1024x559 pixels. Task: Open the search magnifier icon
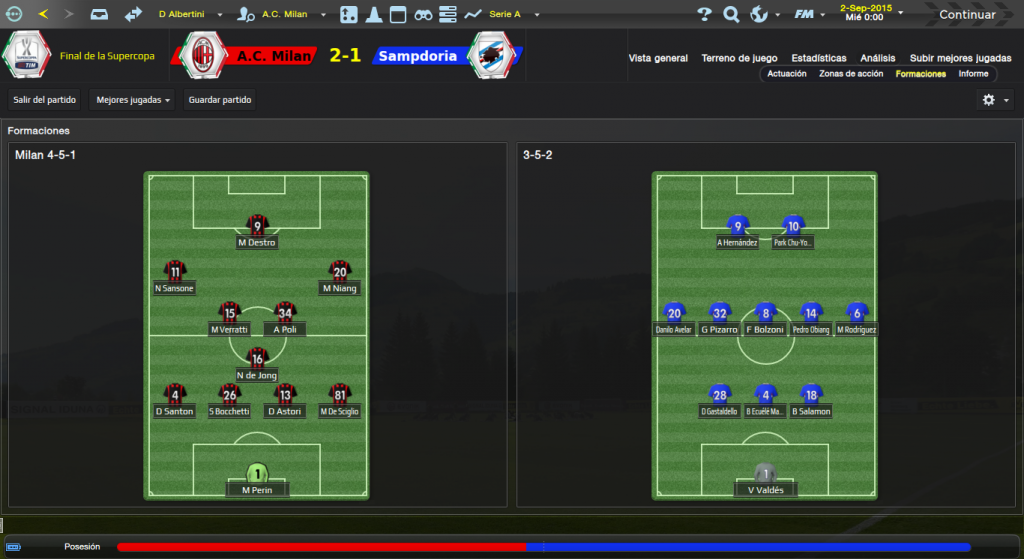click(x=731, y=14)
